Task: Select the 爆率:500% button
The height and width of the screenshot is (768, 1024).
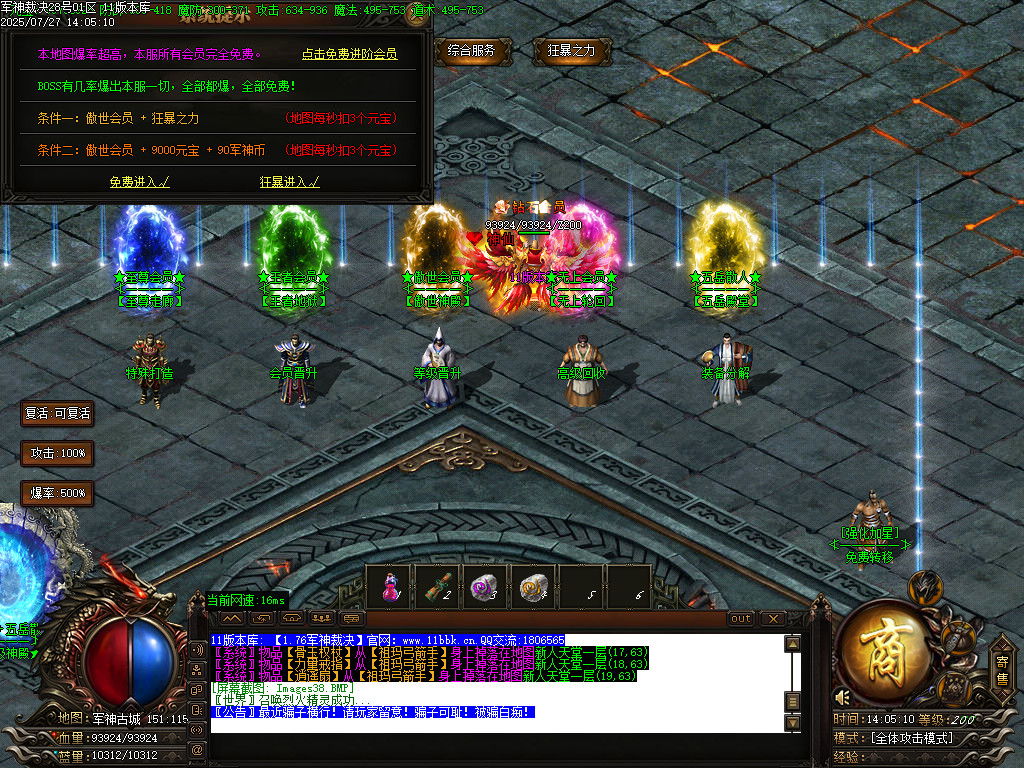Action: click(57, 493)
